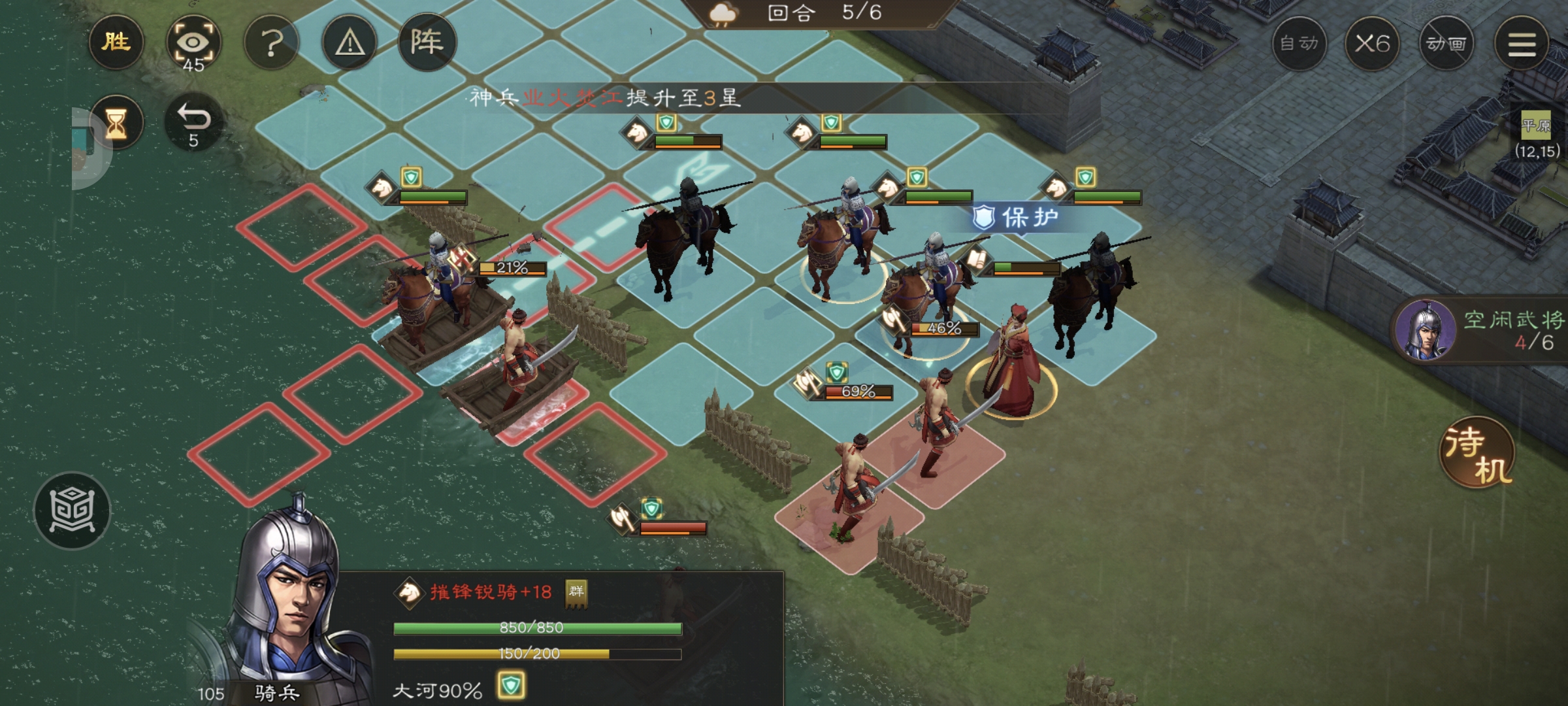Open the hamburger main menu
The image size is (1568, 706).
[x=1522, y=44]
